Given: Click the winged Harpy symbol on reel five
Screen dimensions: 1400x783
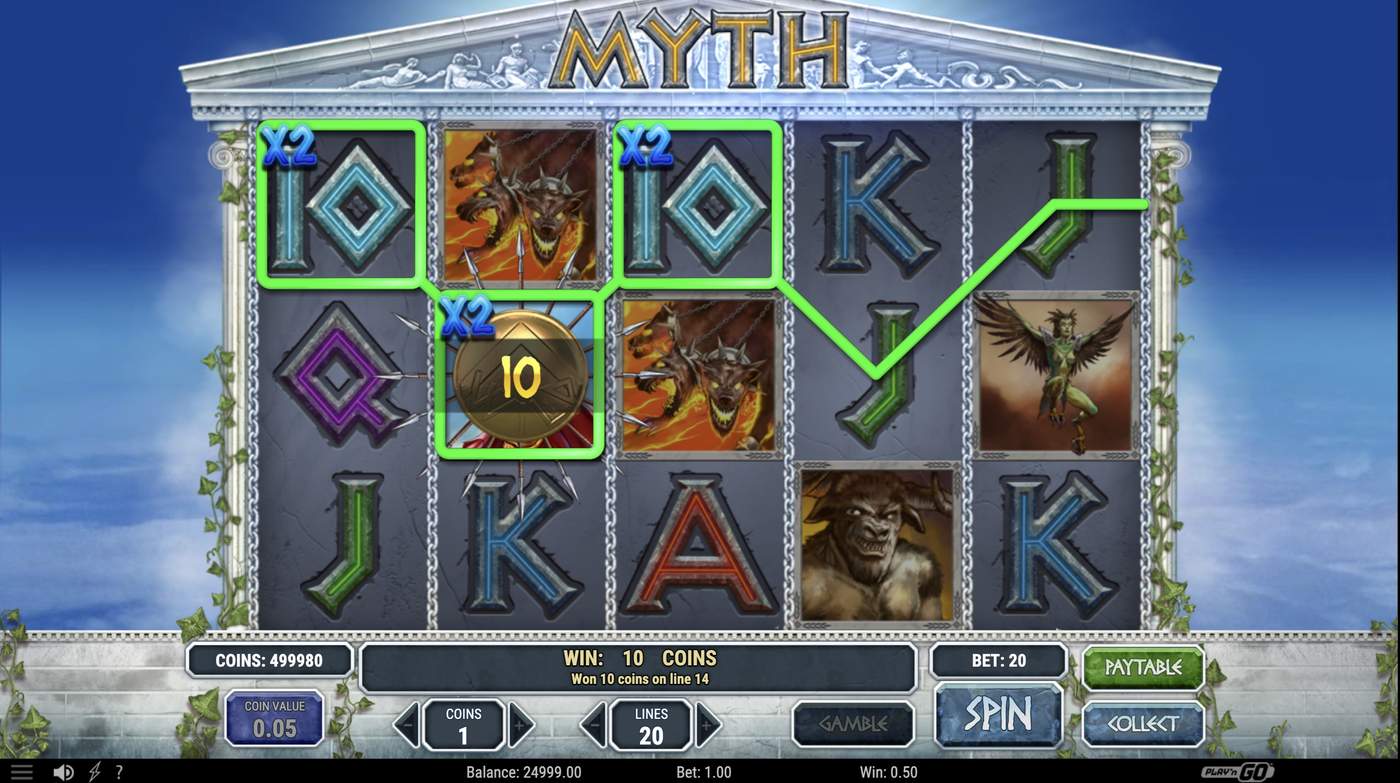Looking at the screenshot, I should (1057, 375).
